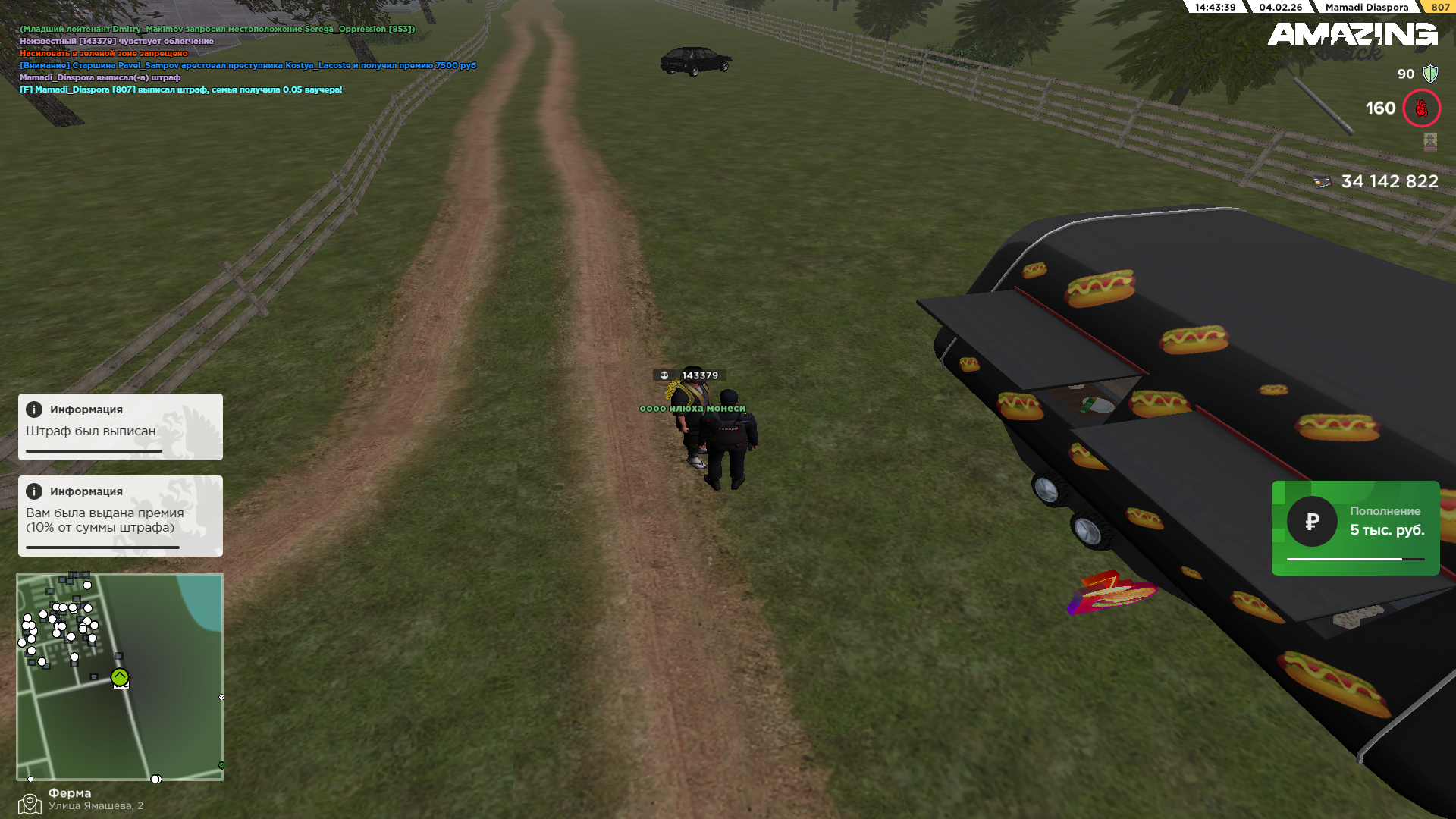Select the chat log messages area
The width and height of the screenshot is (1456, 819).
coord(248,59)
